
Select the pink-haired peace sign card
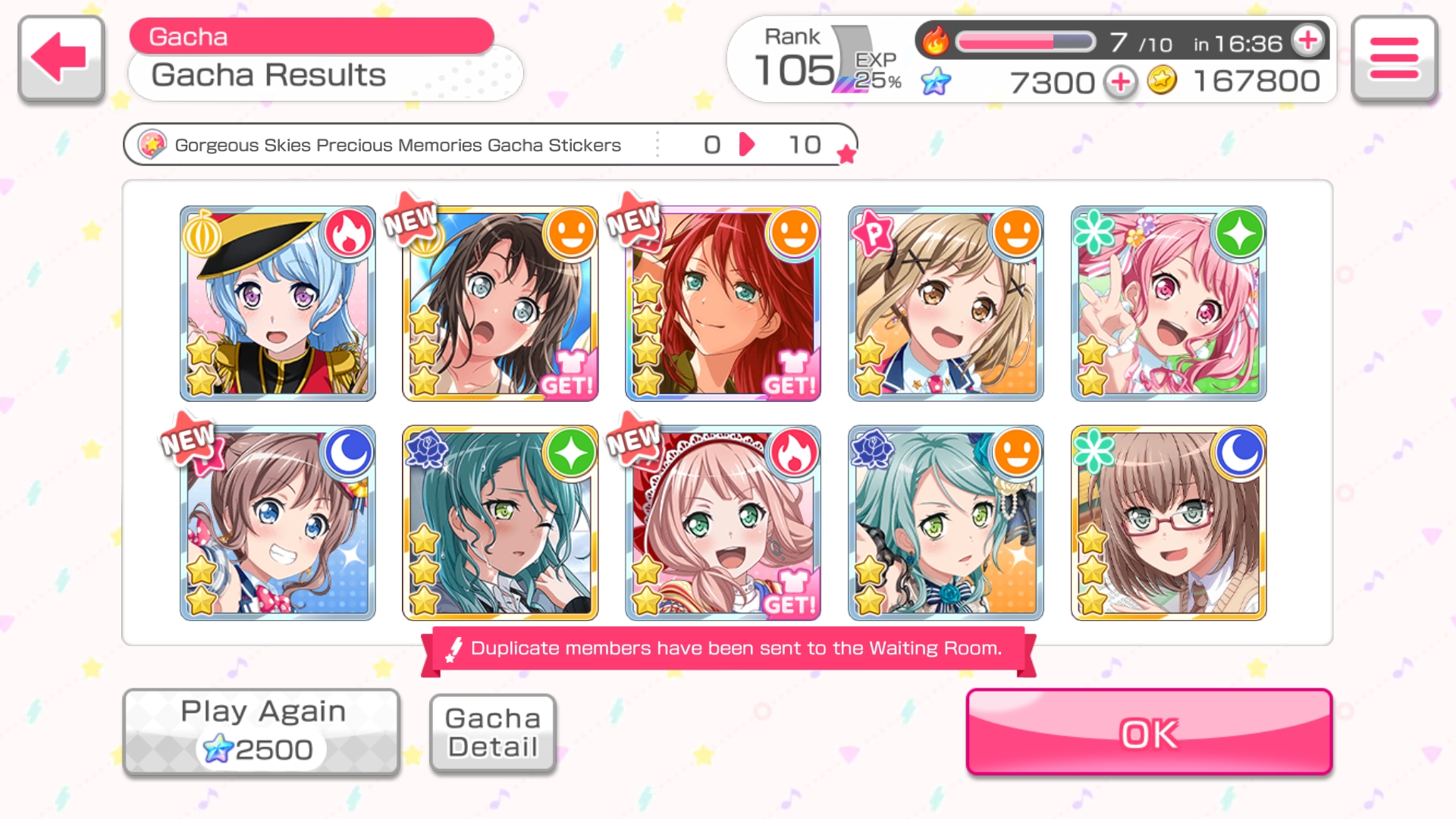(1169, 303)
